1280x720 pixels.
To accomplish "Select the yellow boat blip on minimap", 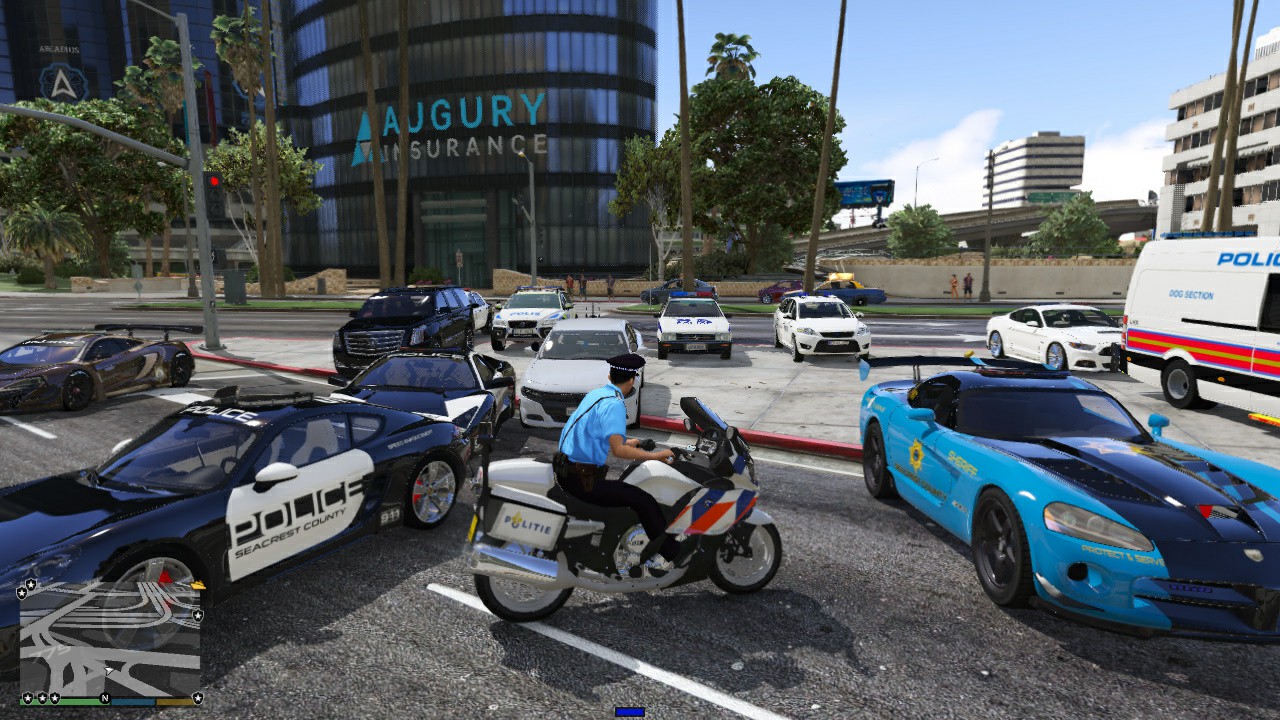I will (x=197, y=586).
